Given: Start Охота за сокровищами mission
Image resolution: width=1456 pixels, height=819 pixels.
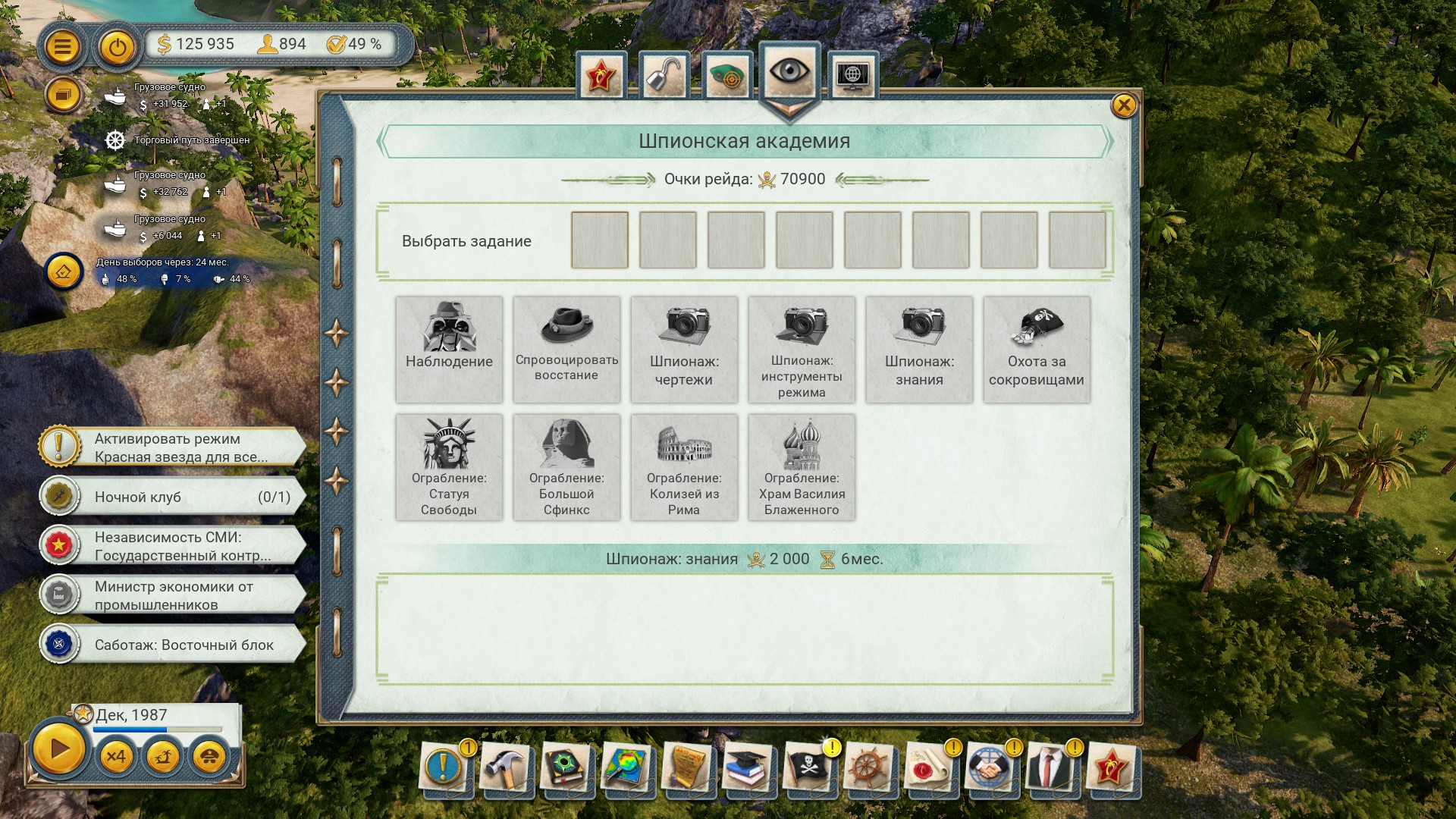Looking at the screenshot, I should [x=1037, y=349].
